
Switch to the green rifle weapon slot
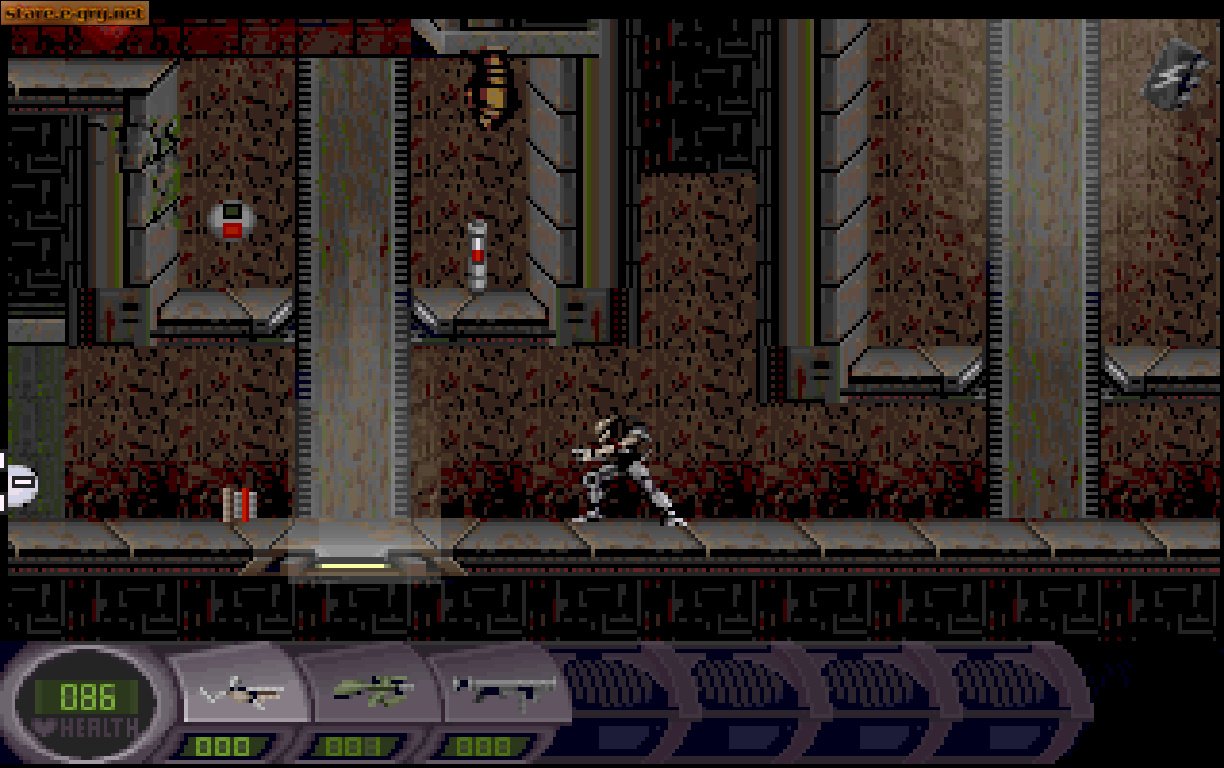coord(372,690)
